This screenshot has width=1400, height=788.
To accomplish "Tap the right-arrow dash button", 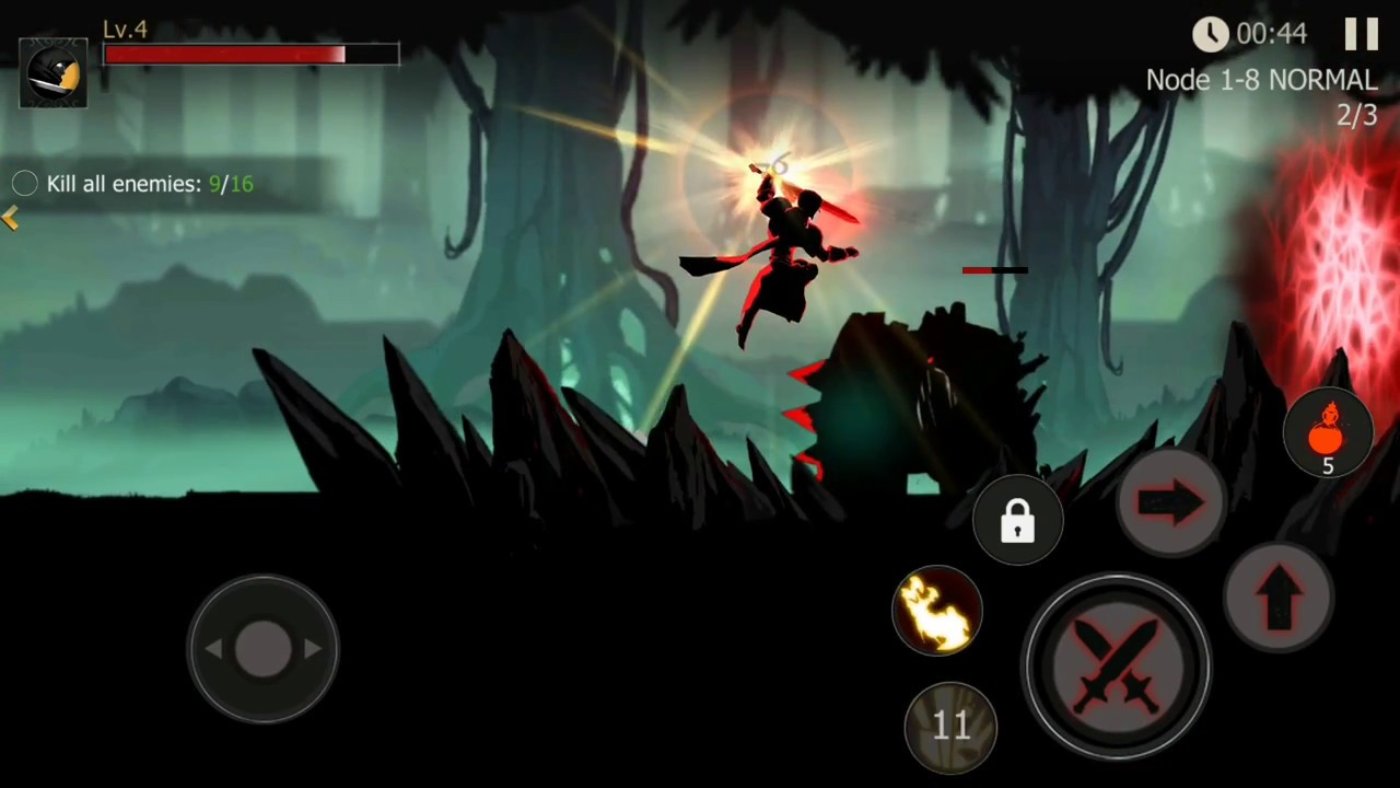I will click(1171, 503).
